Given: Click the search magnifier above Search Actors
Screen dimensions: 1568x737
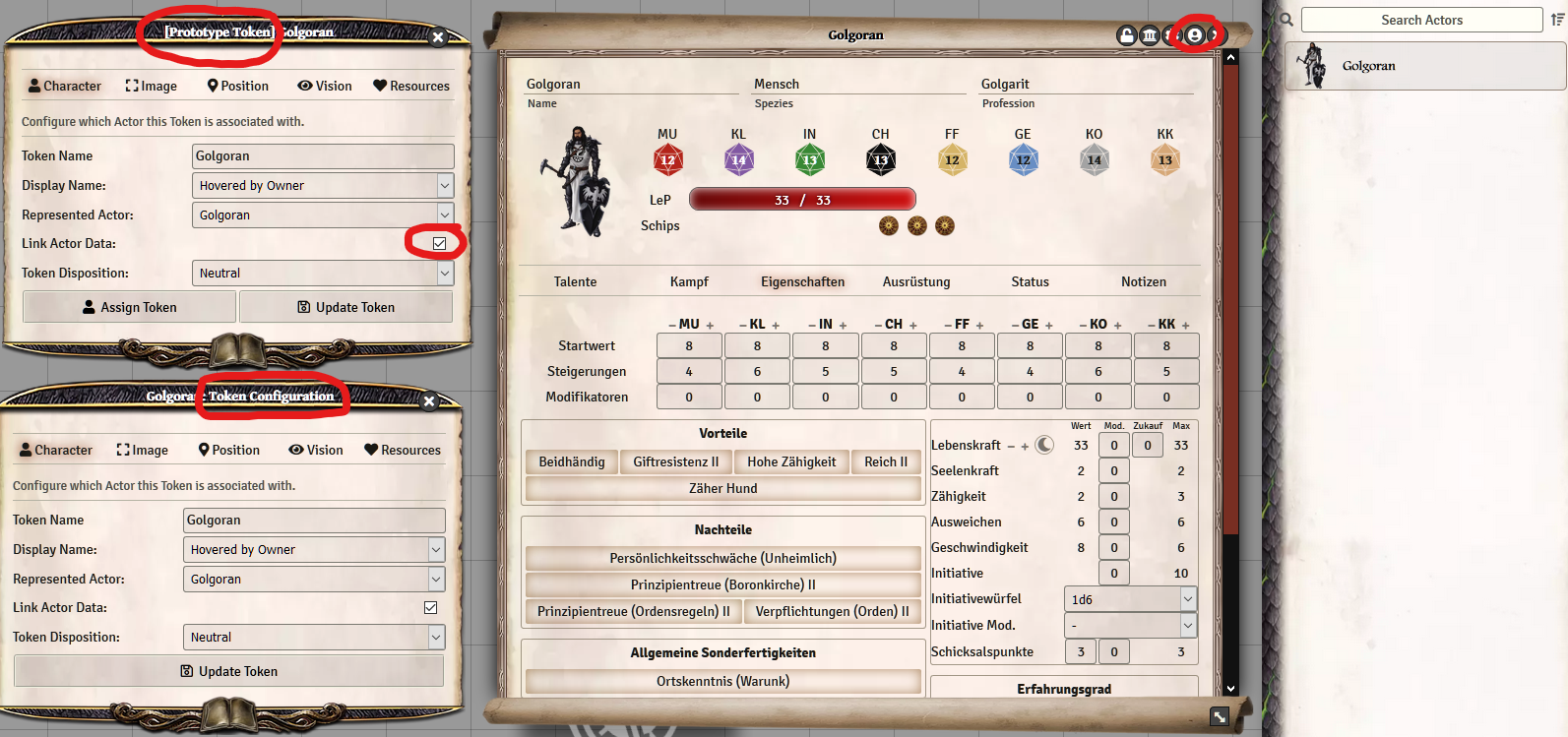Looking at the screenshot, I should pyautogui.click(x=1286, y=19).
